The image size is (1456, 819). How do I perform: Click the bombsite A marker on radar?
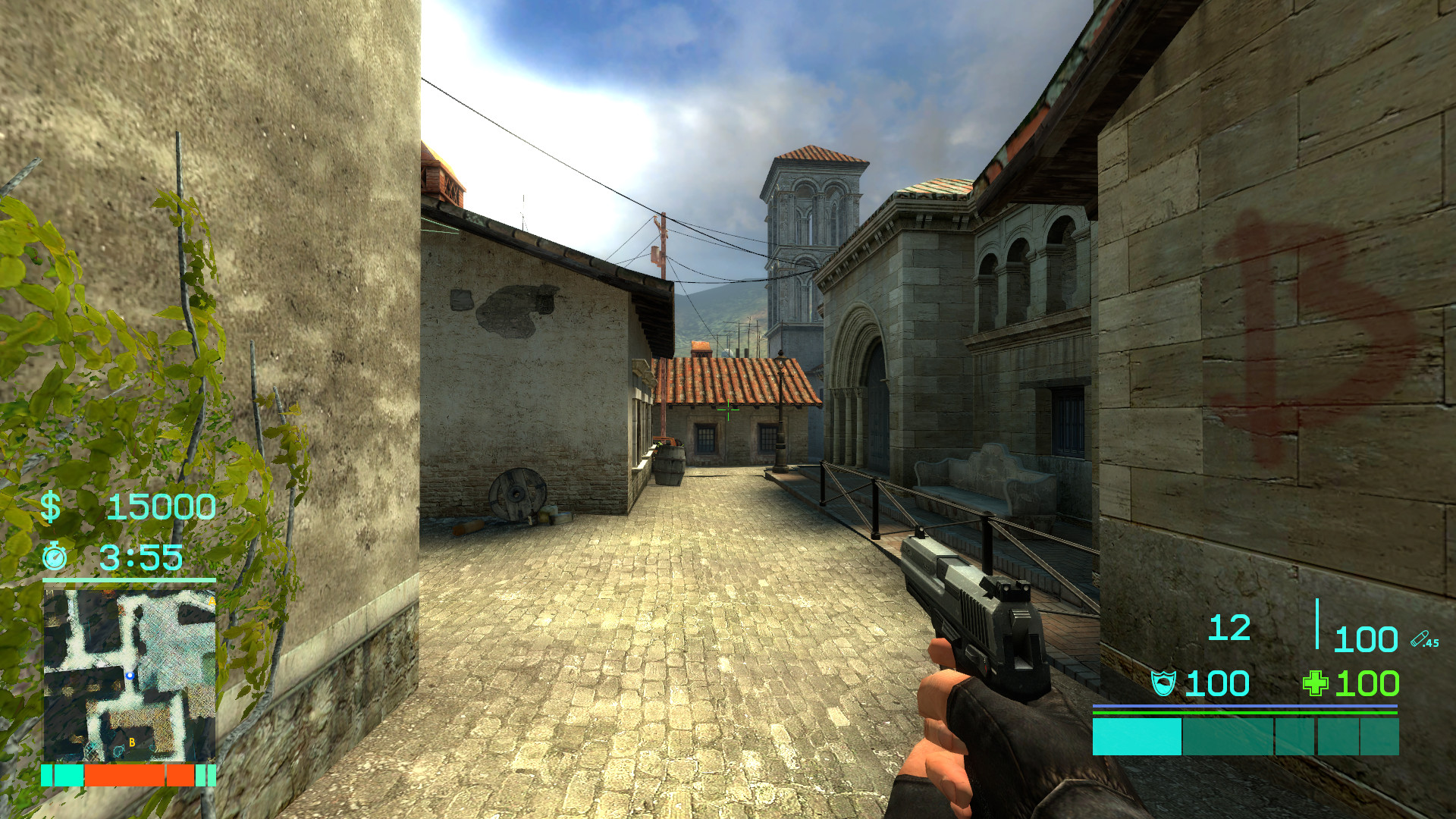click(212, 601)
